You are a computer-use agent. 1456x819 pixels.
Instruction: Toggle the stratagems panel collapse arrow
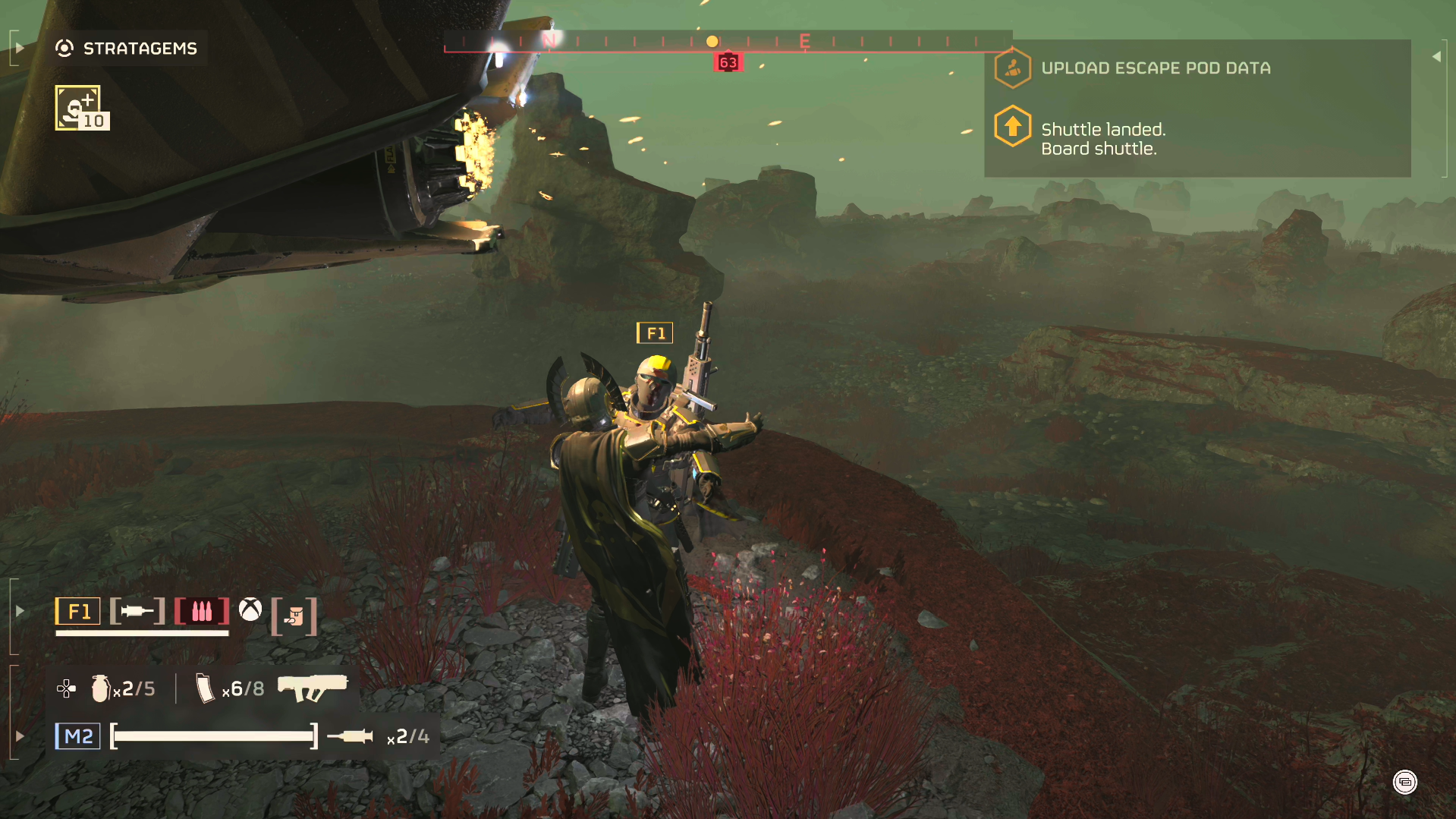pyautogui.click(x=20, y=49)
